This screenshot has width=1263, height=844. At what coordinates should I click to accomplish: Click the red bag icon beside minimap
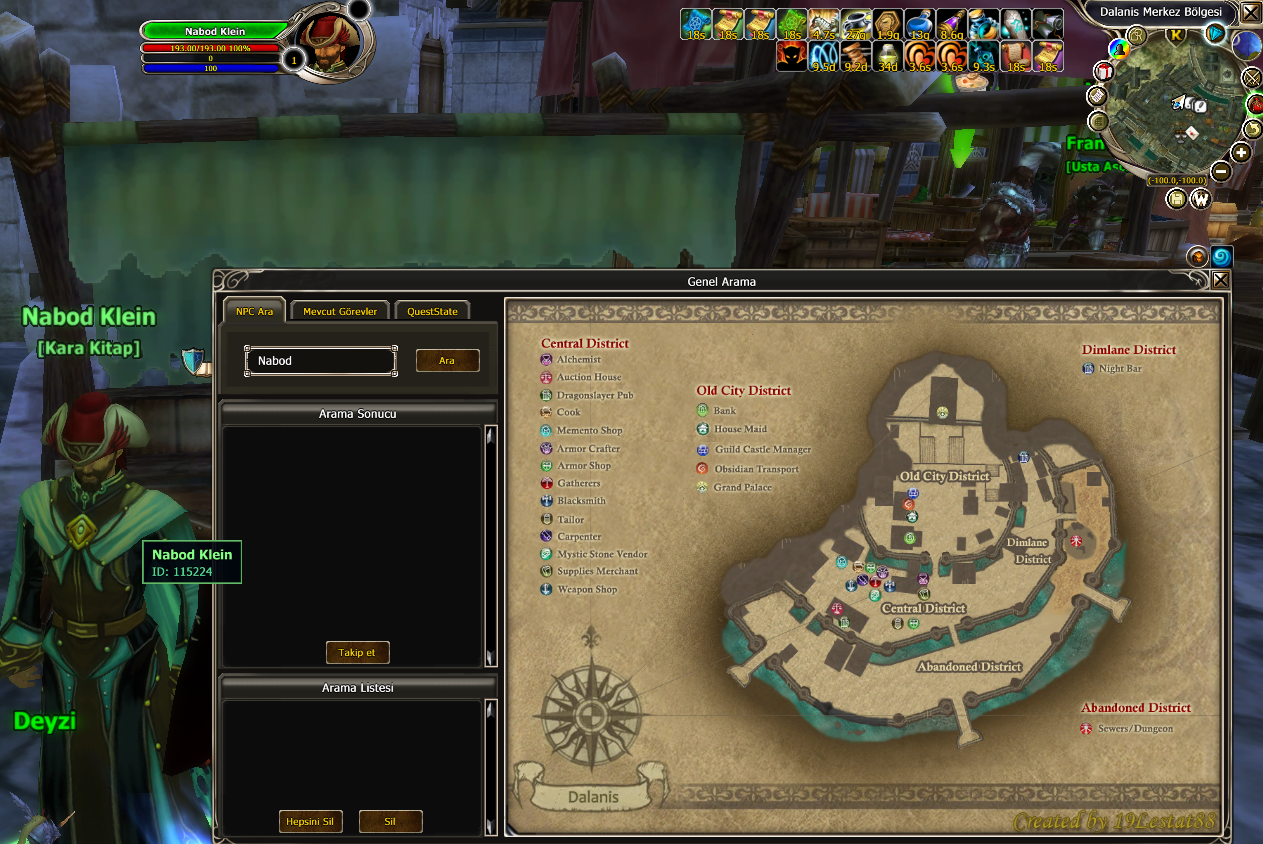1254,103
